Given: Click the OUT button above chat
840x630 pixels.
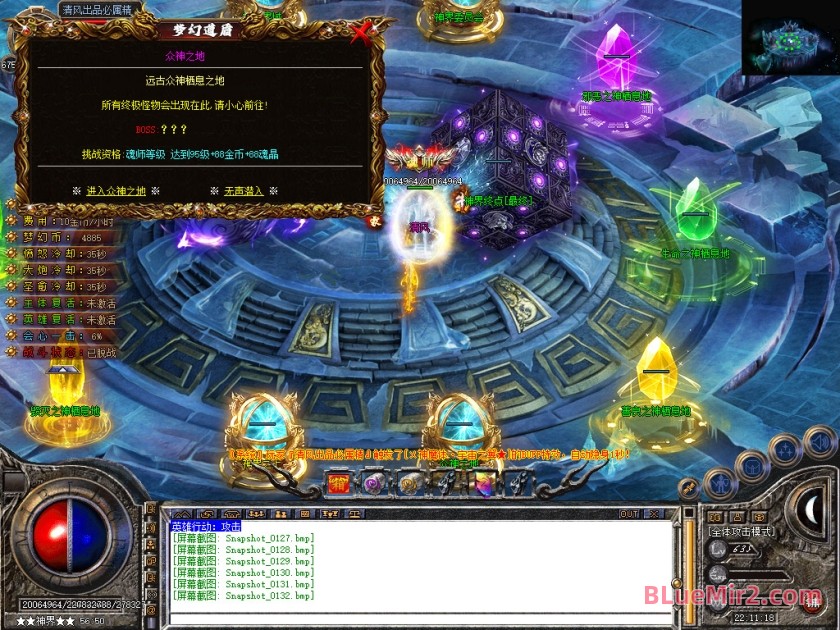Looking at the screenshot, I should pyautogui.click(x=629, y=514).
